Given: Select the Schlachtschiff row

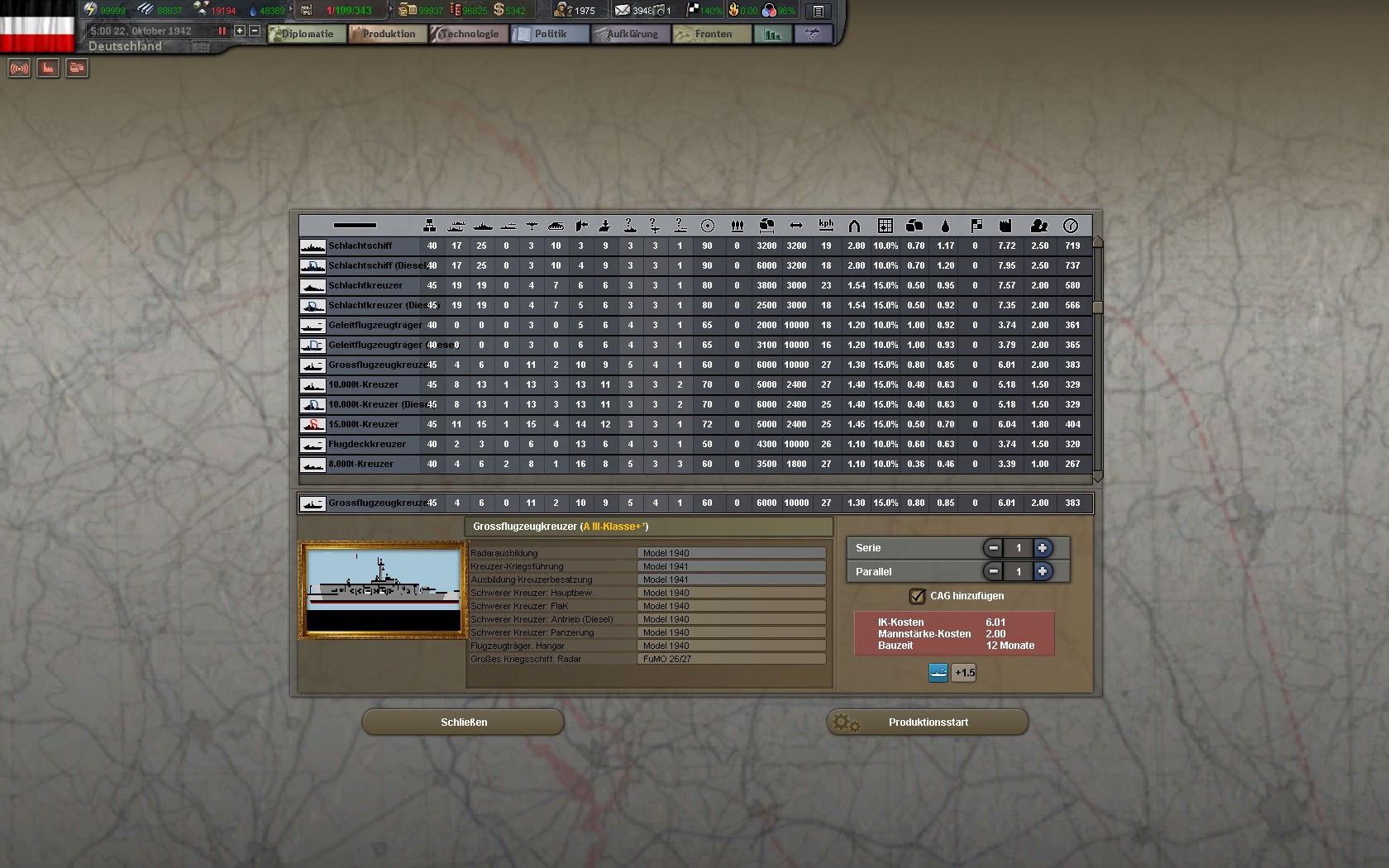Looking at the screenshot, I should 360,246.
